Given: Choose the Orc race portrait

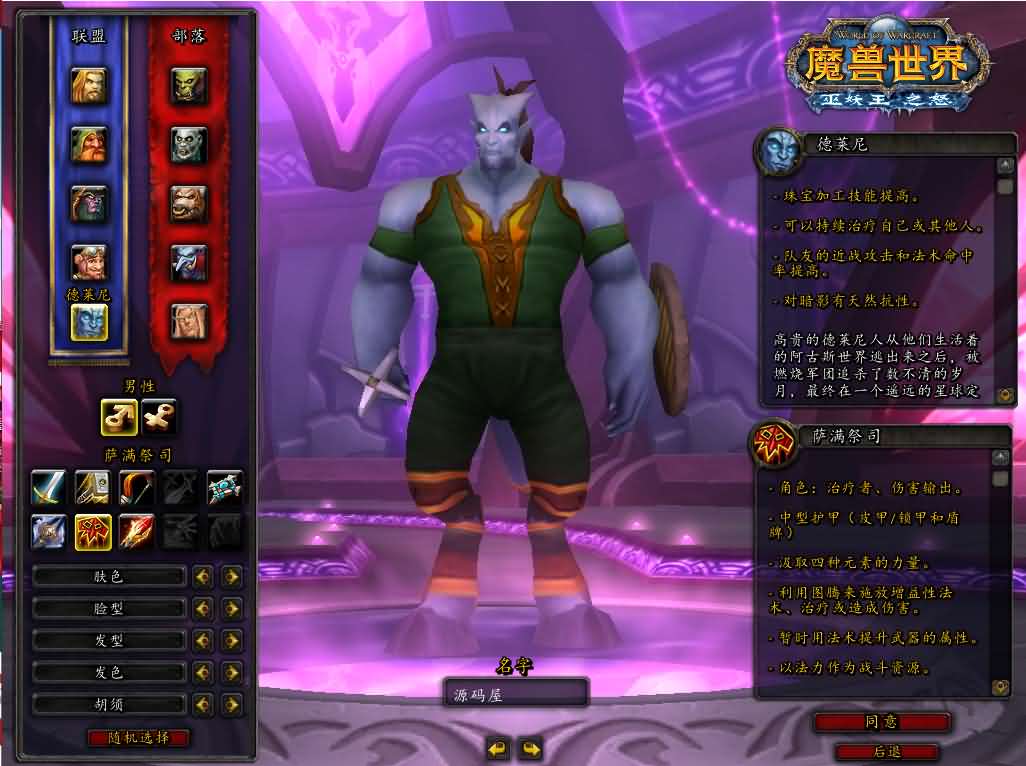Looking at the screenshot, I should (188, 86).
